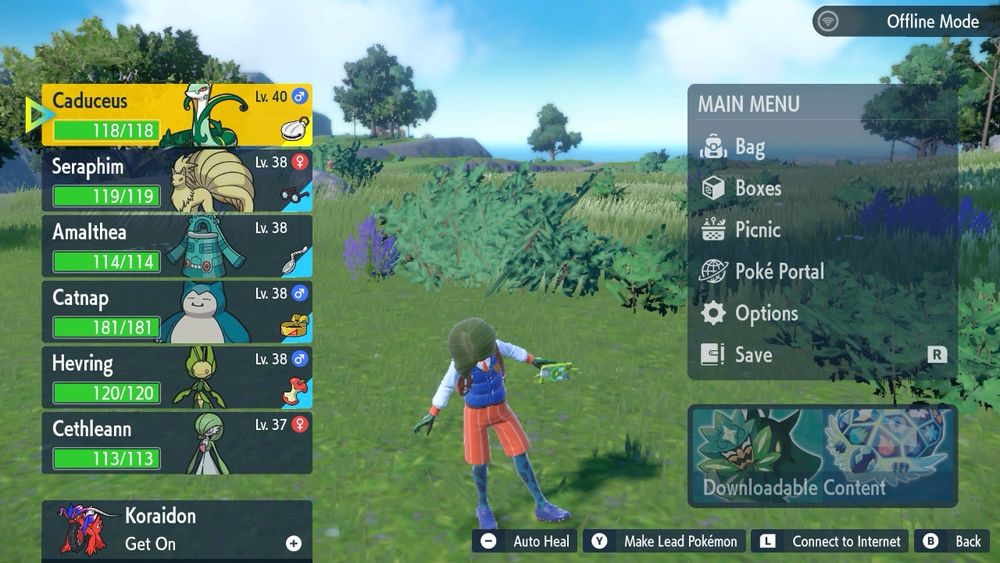This screenshot has height=563, width=1000.
Task: Select Caduceus in the party list
Action: (x=177, y=115)
